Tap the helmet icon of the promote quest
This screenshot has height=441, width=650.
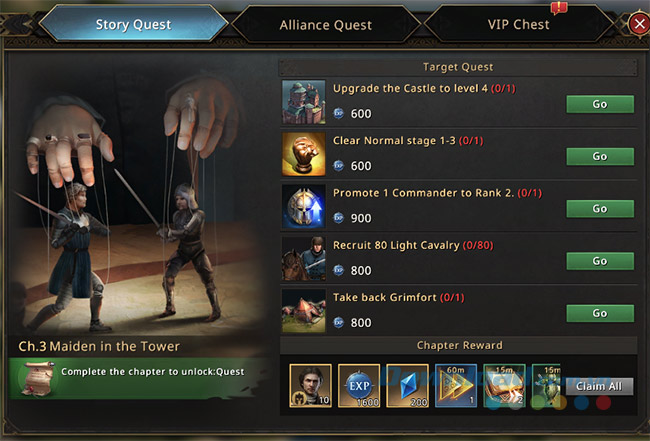(303, 207)
